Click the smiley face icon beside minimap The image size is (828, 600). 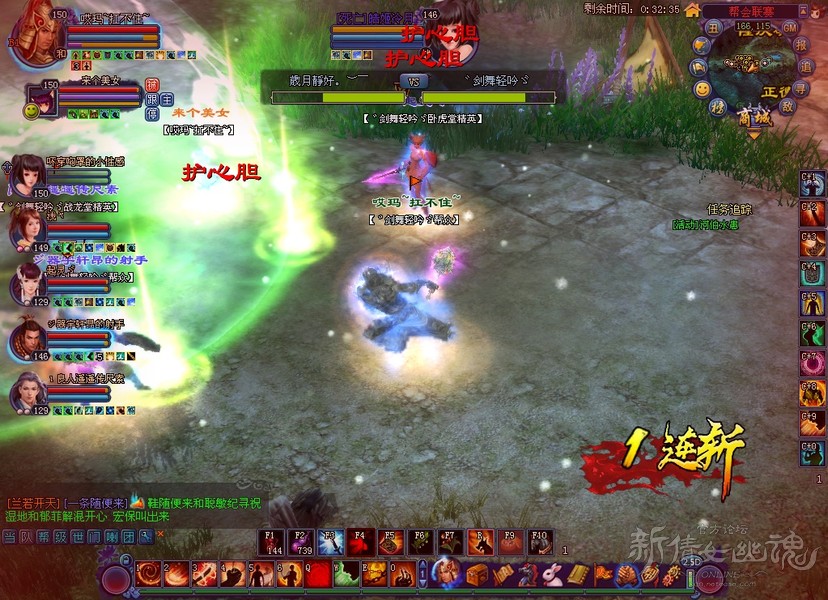(x=703, y=88)
